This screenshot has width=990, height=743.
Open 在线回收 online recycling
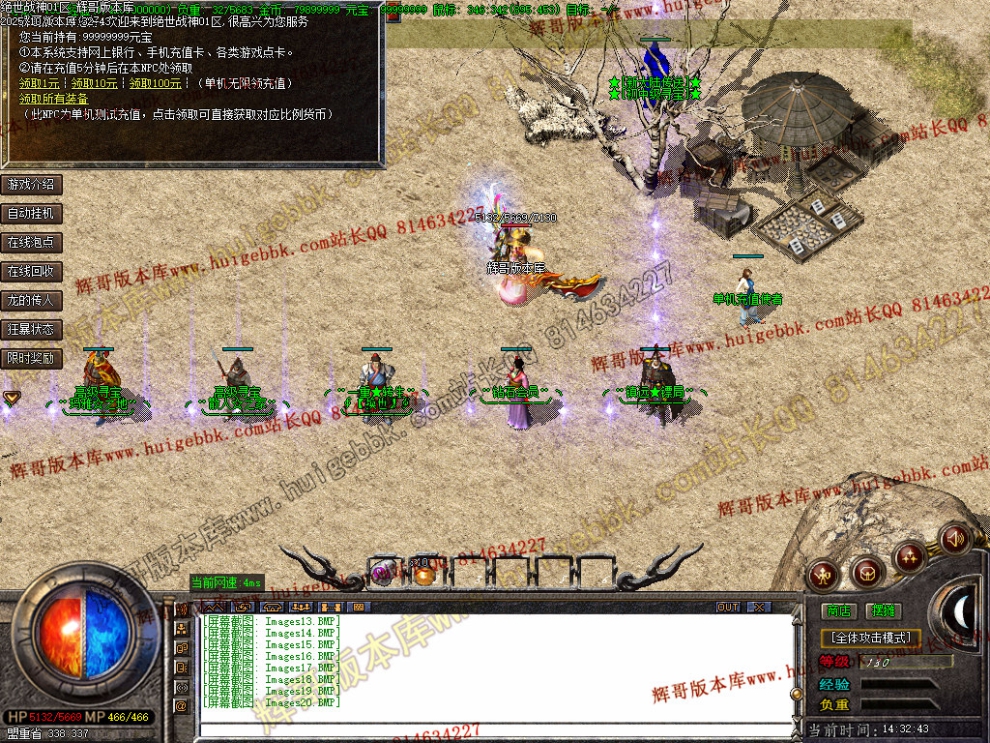(x=31, y=272)
